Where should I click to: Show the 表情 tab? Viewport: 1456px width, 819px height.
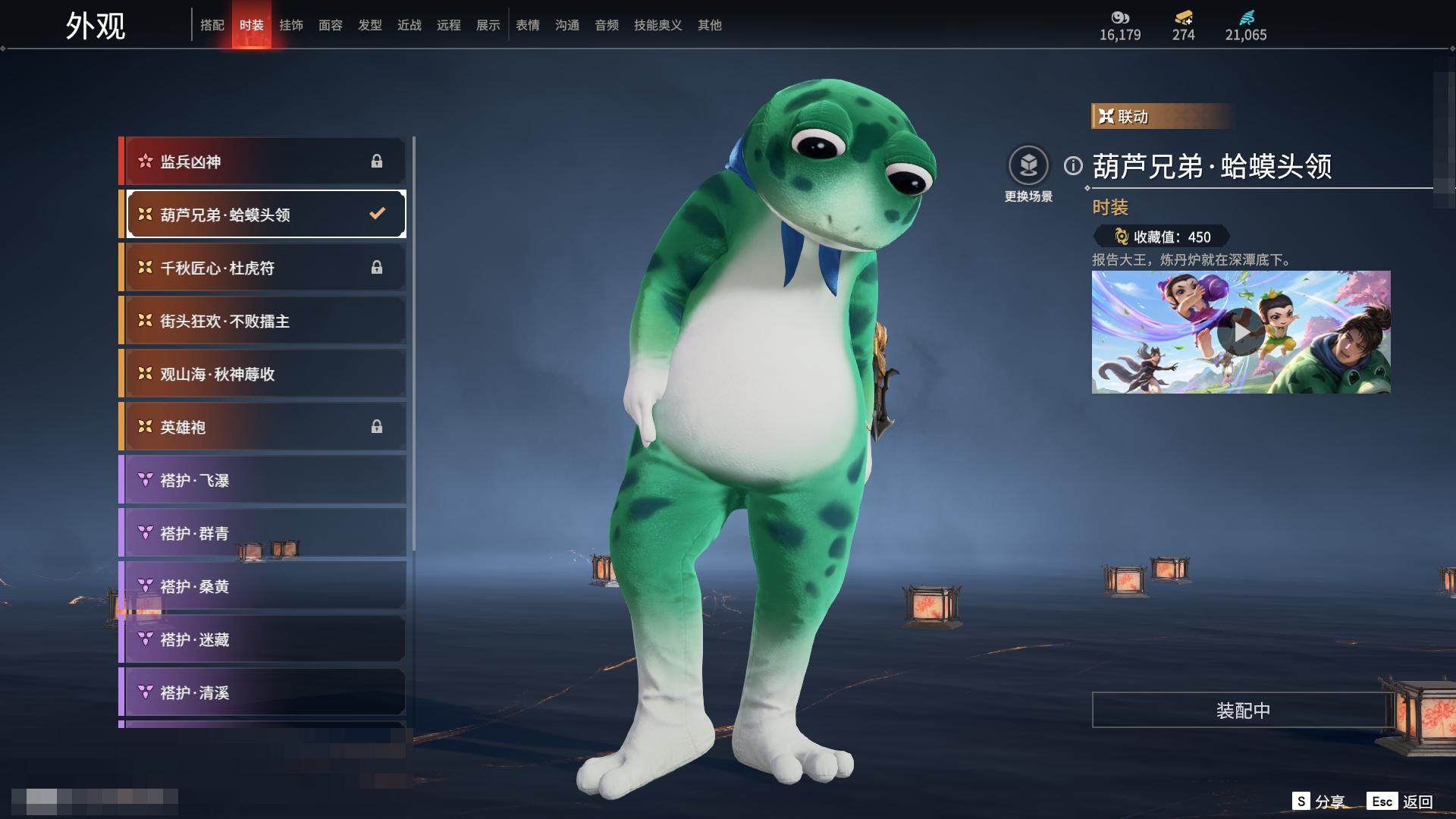tap(528, 25)
